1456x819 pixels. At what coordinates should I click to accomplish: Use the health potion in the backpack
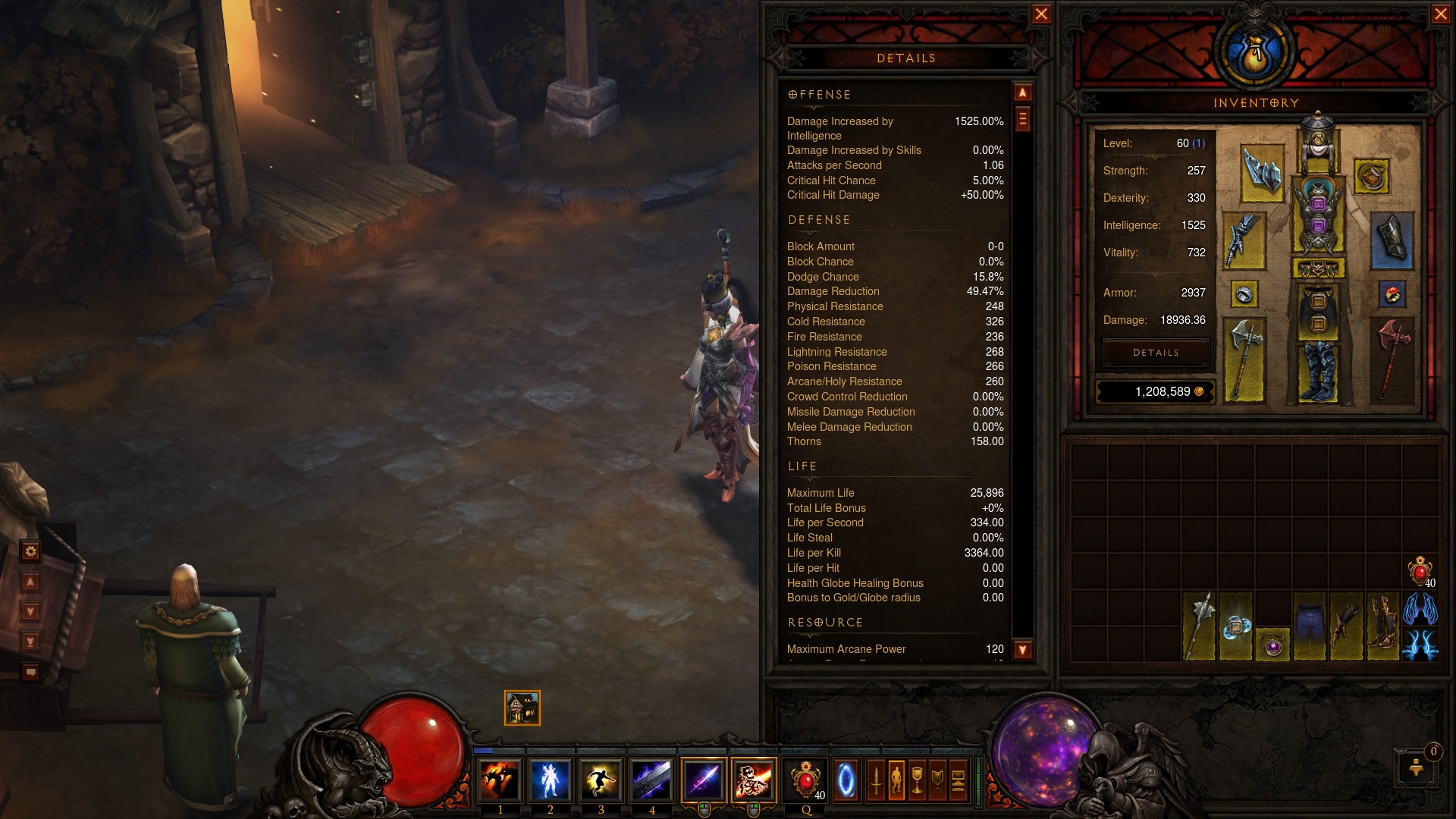[x=1420, y=572]
